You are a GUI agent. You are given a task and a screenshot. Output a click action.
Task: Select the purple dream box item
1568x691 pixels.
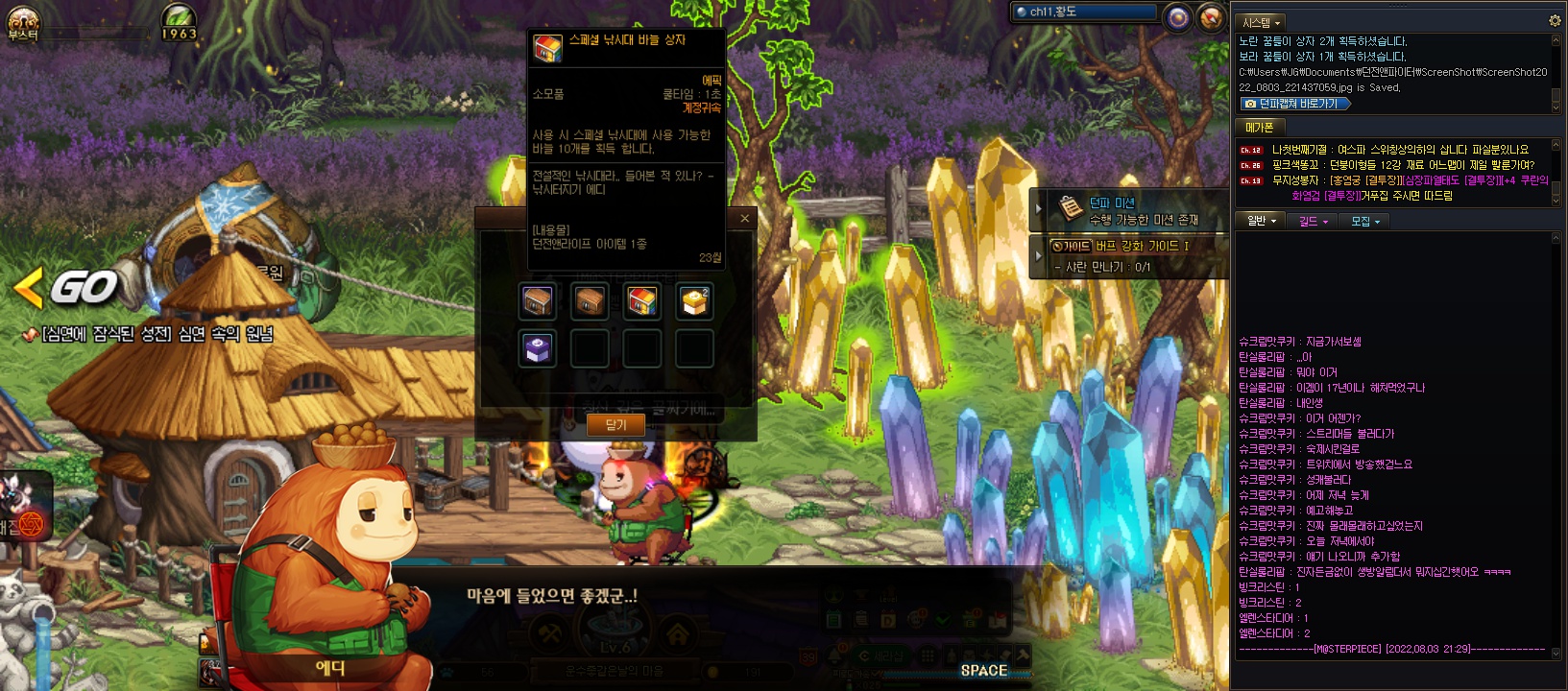point(538,348)
